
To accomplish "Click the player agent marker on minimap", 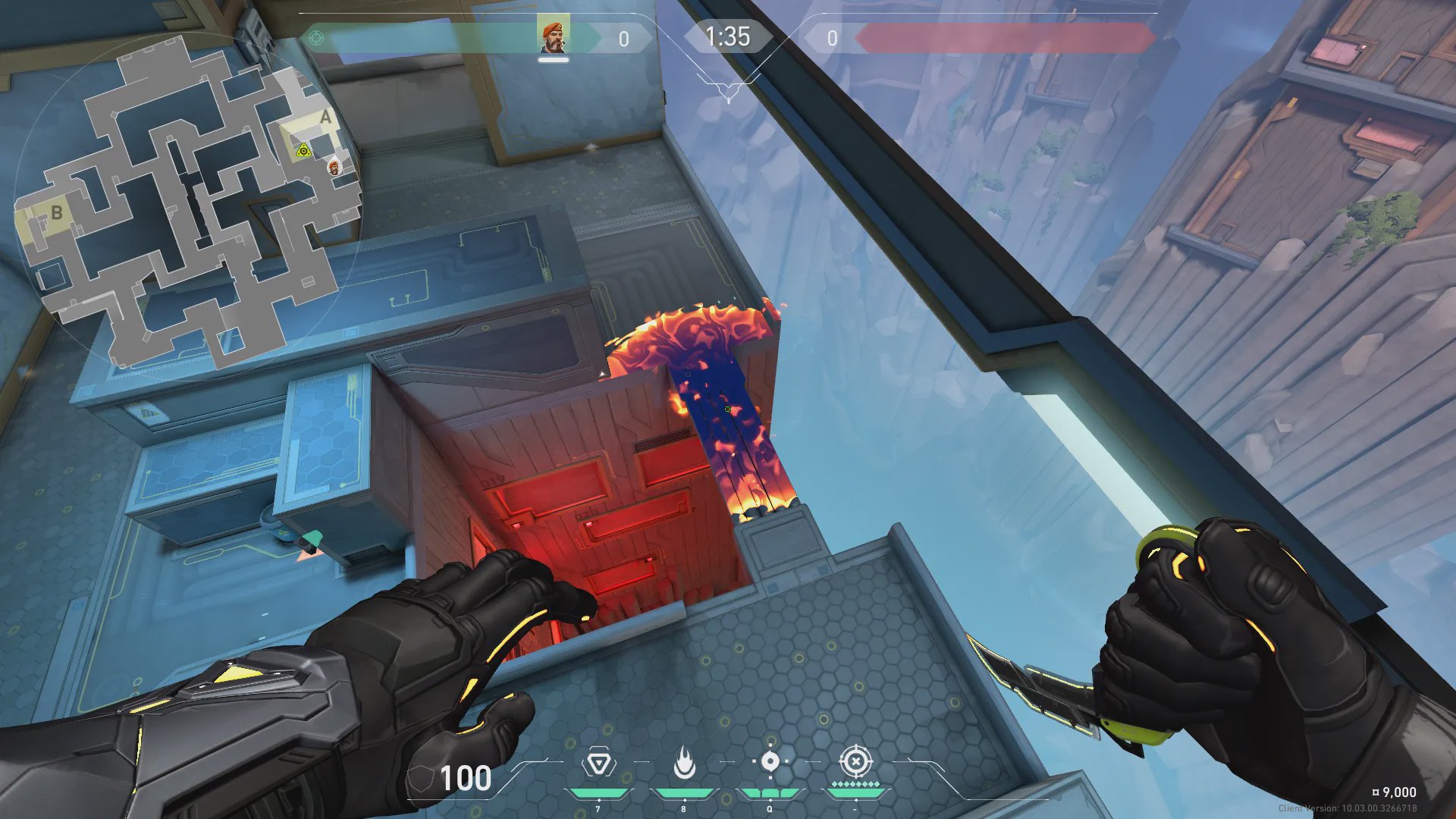I will (334, 167).
